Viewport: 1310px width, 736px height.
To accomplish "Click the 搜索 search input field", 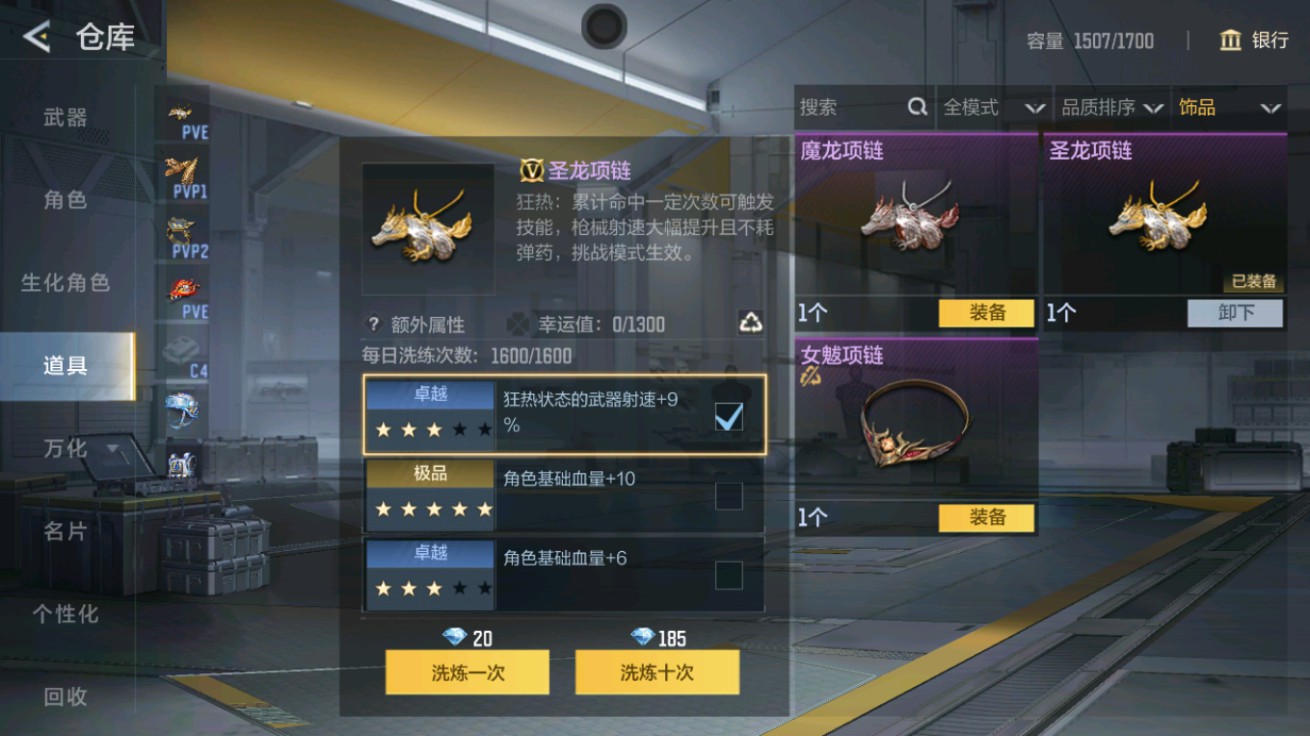I will tap(850, 107).
